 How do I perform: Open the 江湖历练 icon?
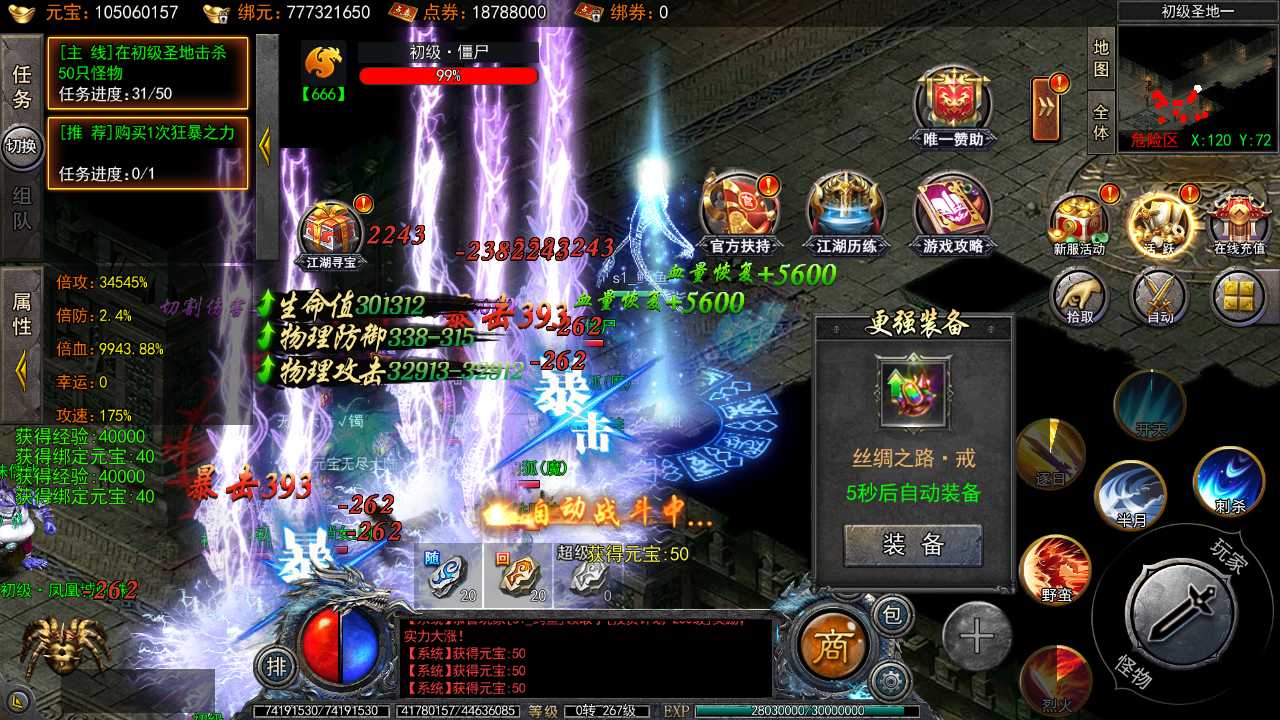click(x=846, y=213)
